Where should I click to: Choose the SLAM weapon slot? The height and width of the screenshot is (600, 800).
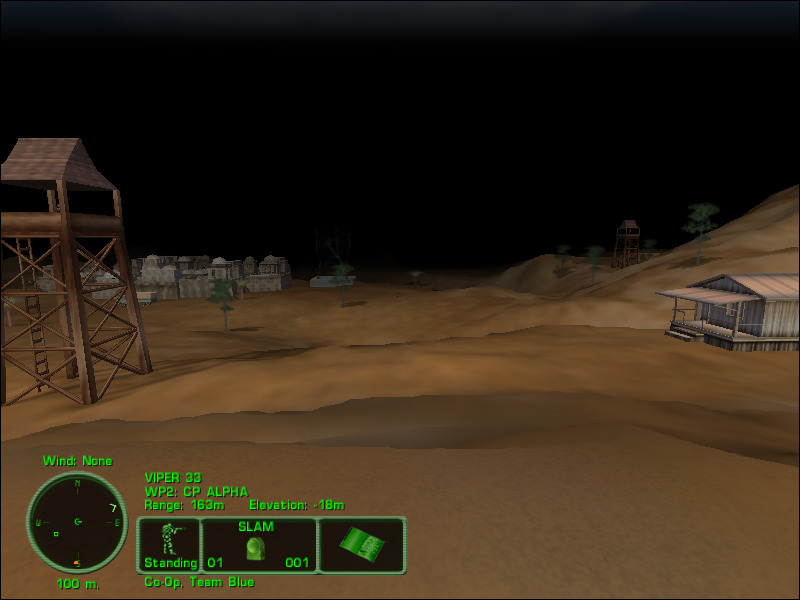[x=259, y=545]
